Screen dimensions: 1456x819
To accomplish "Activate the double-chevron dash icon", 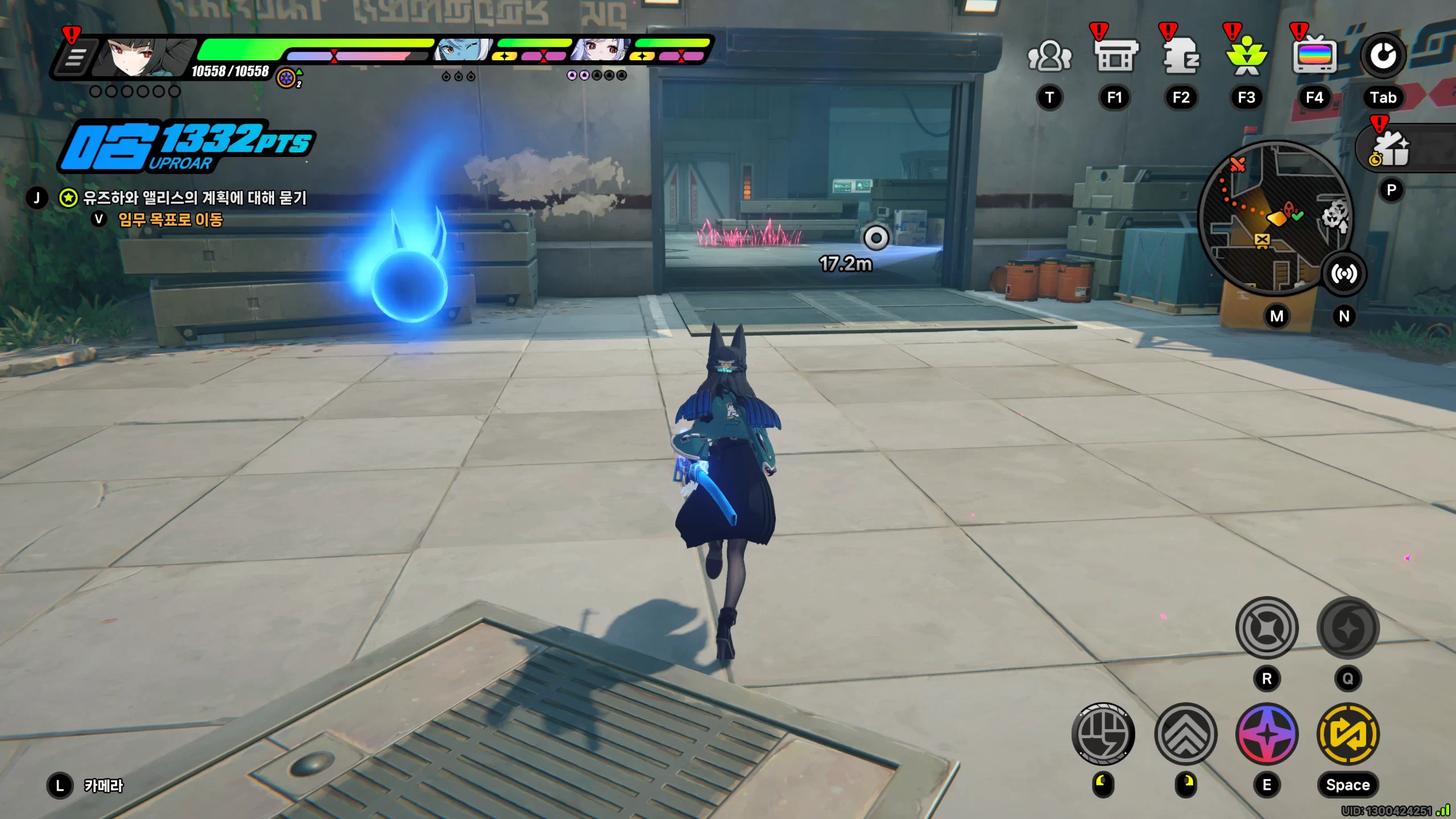I will [x=1185, y=734].
